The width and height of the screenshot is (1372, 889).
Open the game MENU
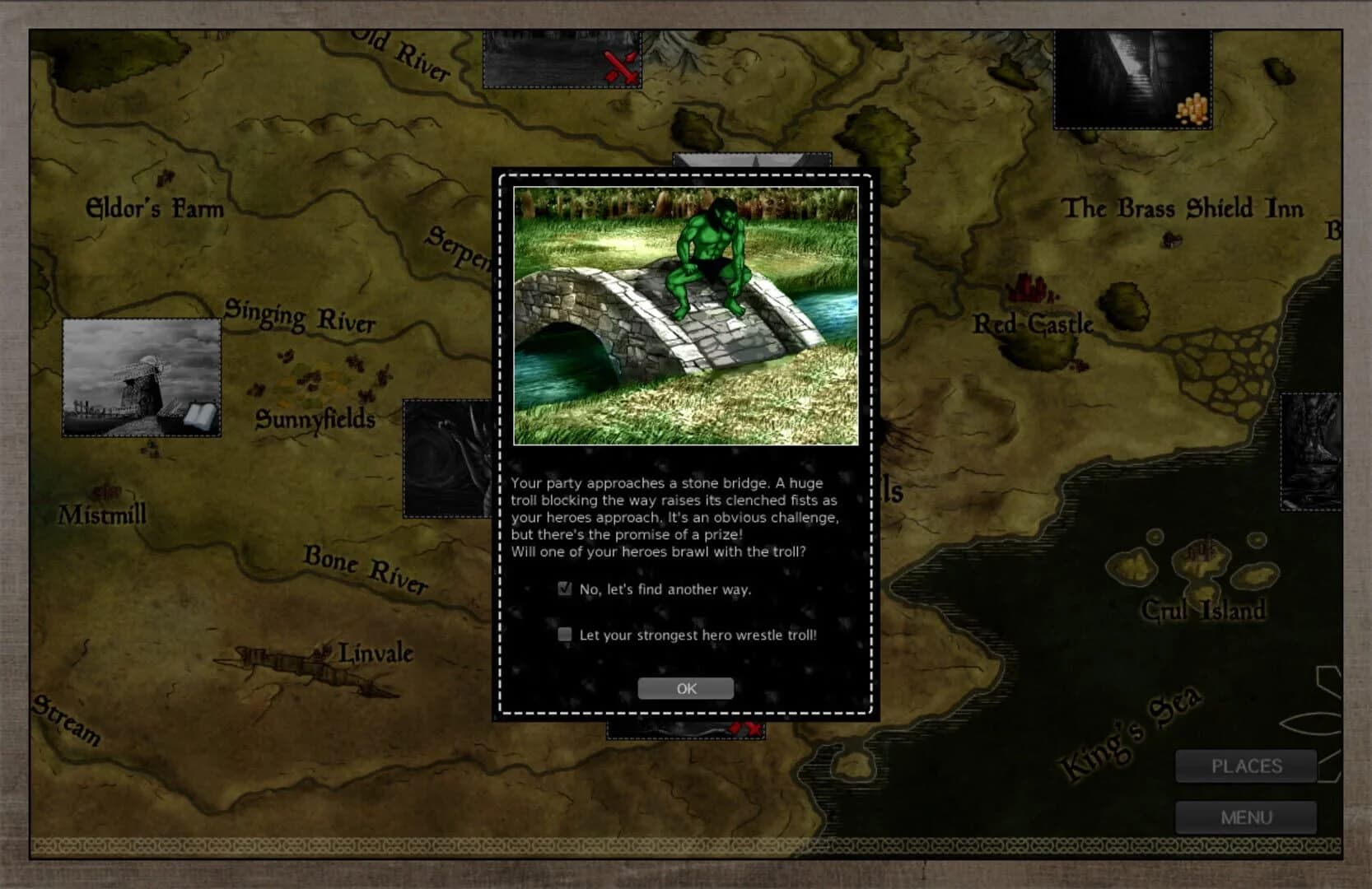click(x=1246, y=817)
